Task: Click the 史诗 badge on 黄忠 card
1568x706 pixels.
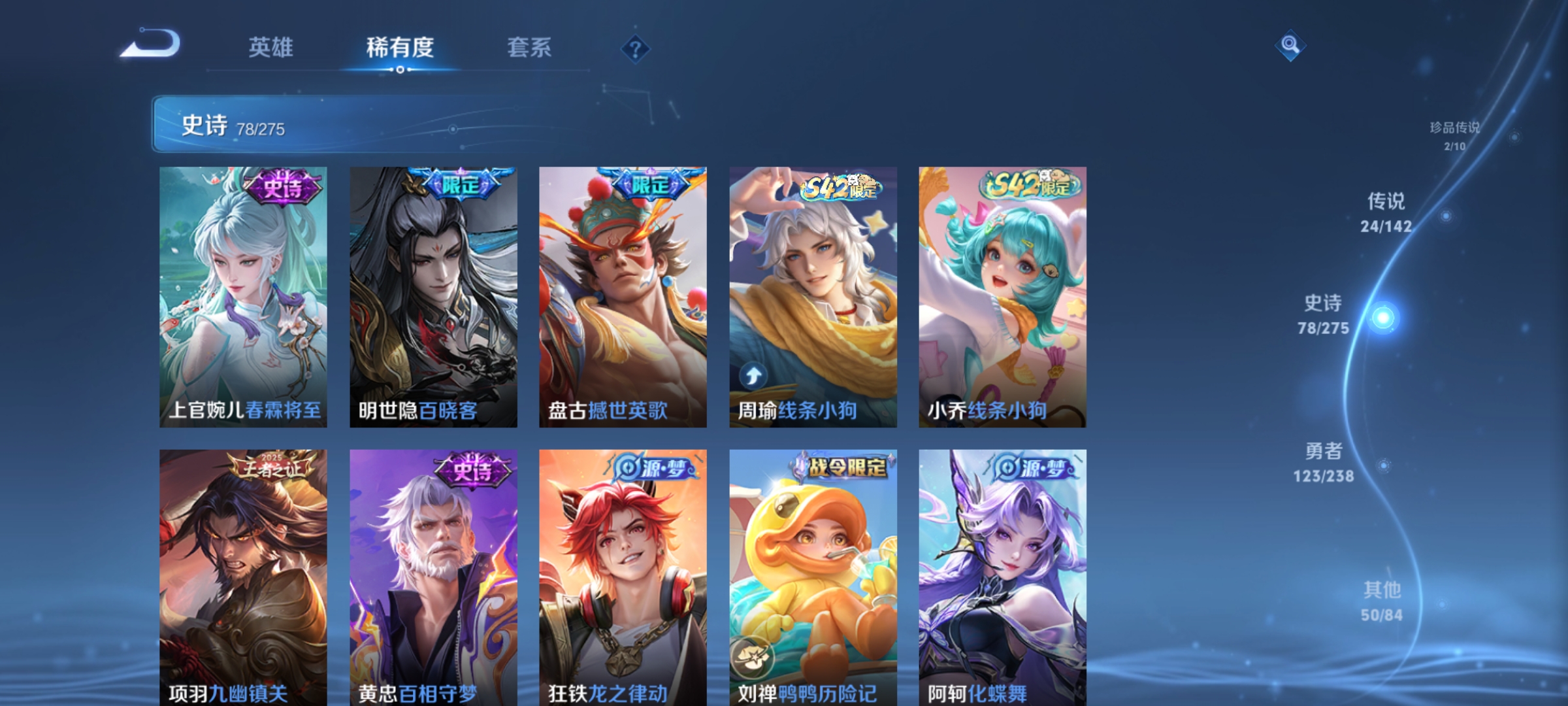Action: coord(472,469)
